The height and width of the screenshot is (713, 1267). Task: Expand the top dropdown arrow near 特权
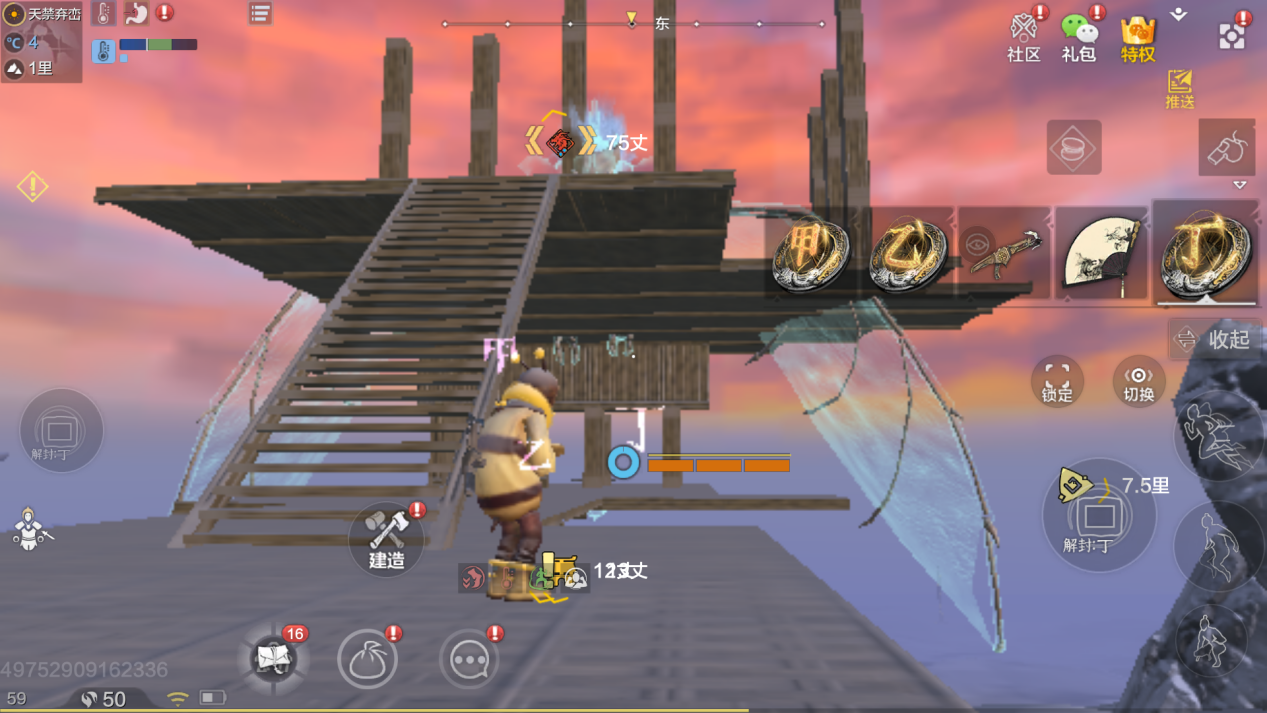point(1179,15)
